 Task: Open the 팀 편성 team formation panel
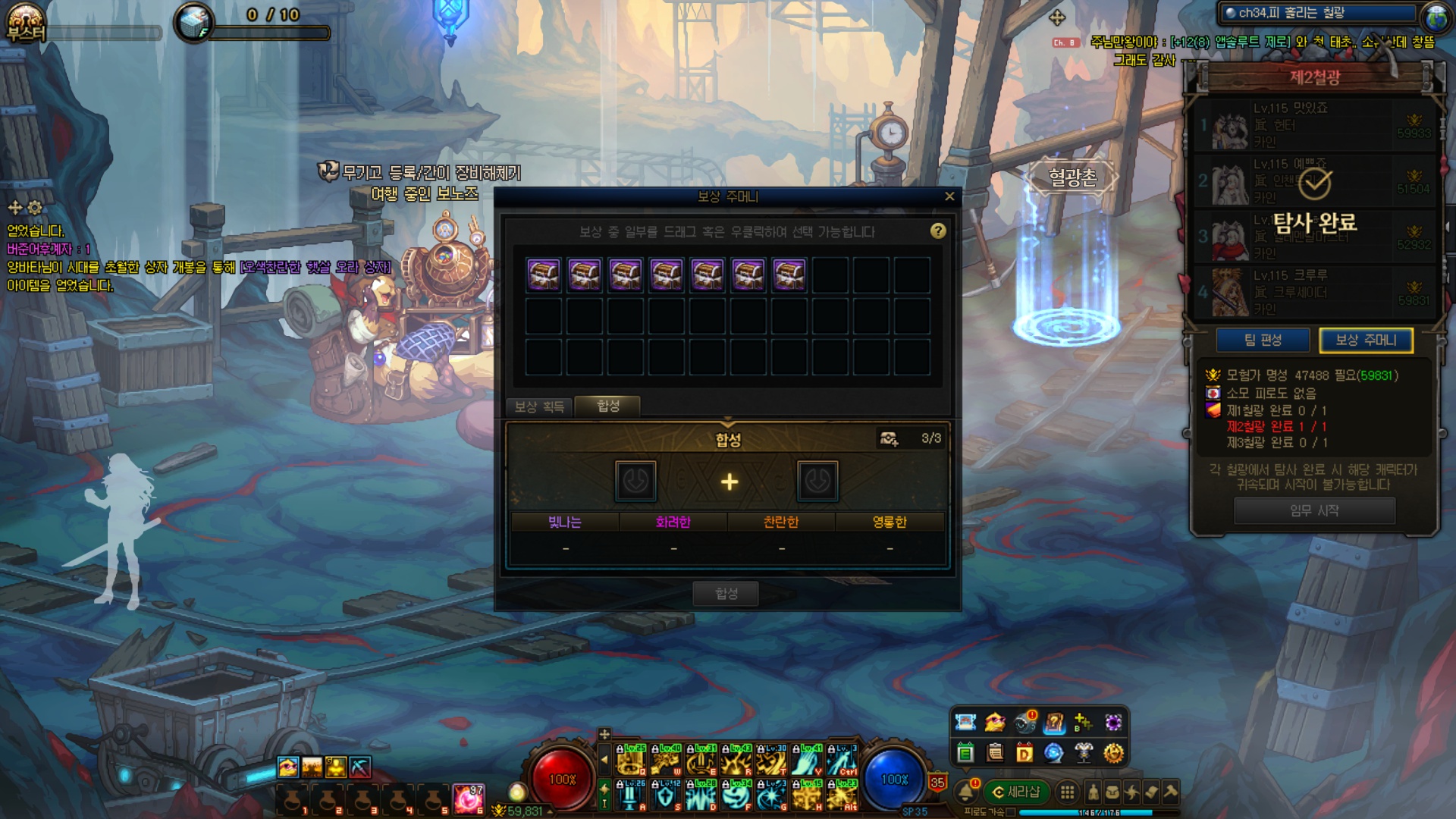point(1263,340)
